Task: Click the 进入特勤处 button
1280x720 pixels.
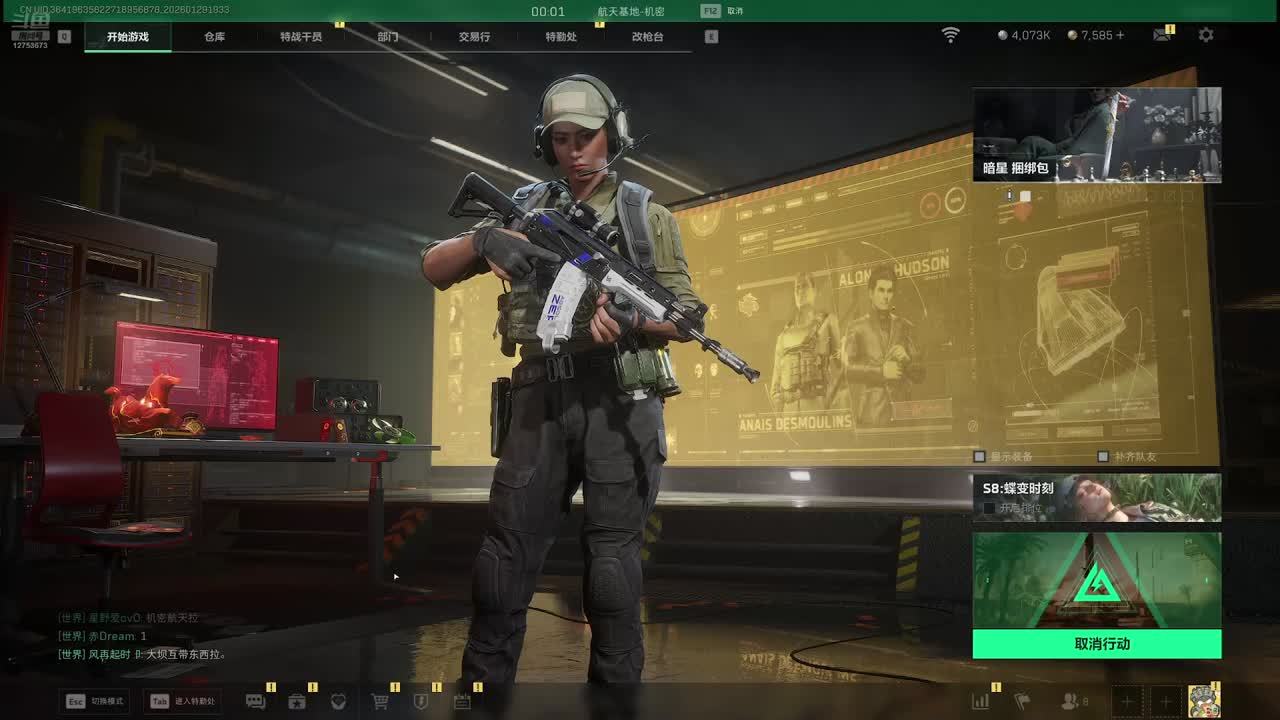Action: [x=183, y=701]
